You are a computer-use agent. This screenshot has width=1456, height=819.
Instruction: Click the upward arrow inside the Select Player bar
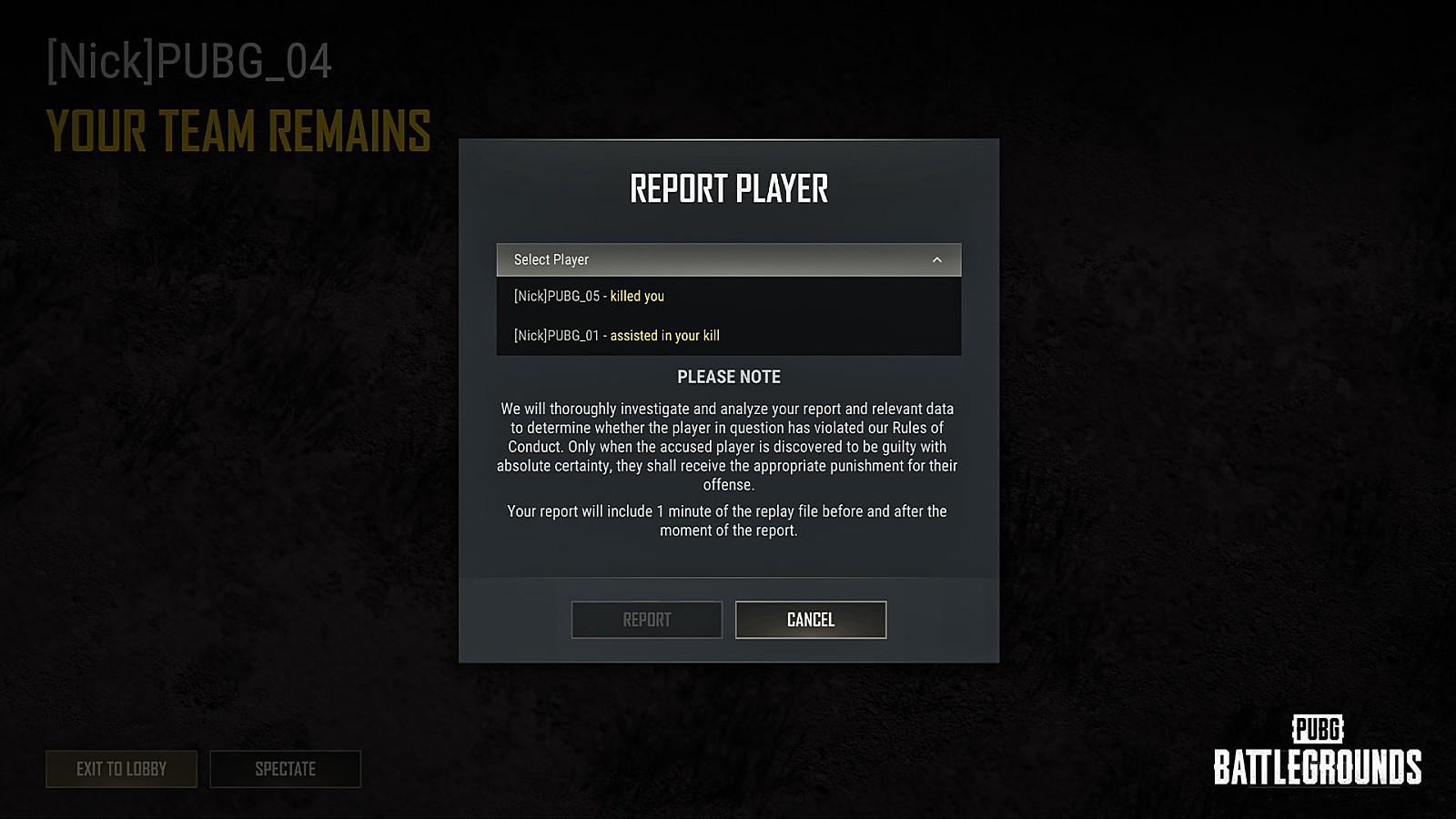tap(938, 259)
